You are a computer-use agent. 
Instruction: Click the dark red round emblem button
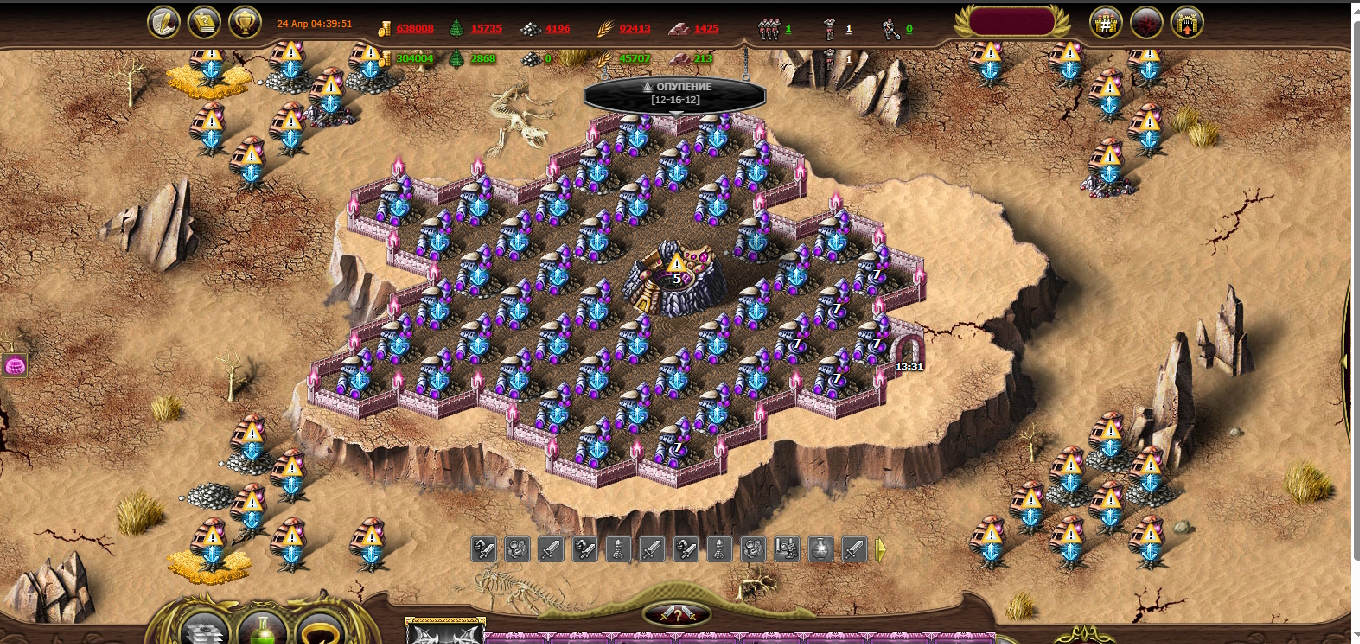pyautogui.click(x=1146, y=22)
